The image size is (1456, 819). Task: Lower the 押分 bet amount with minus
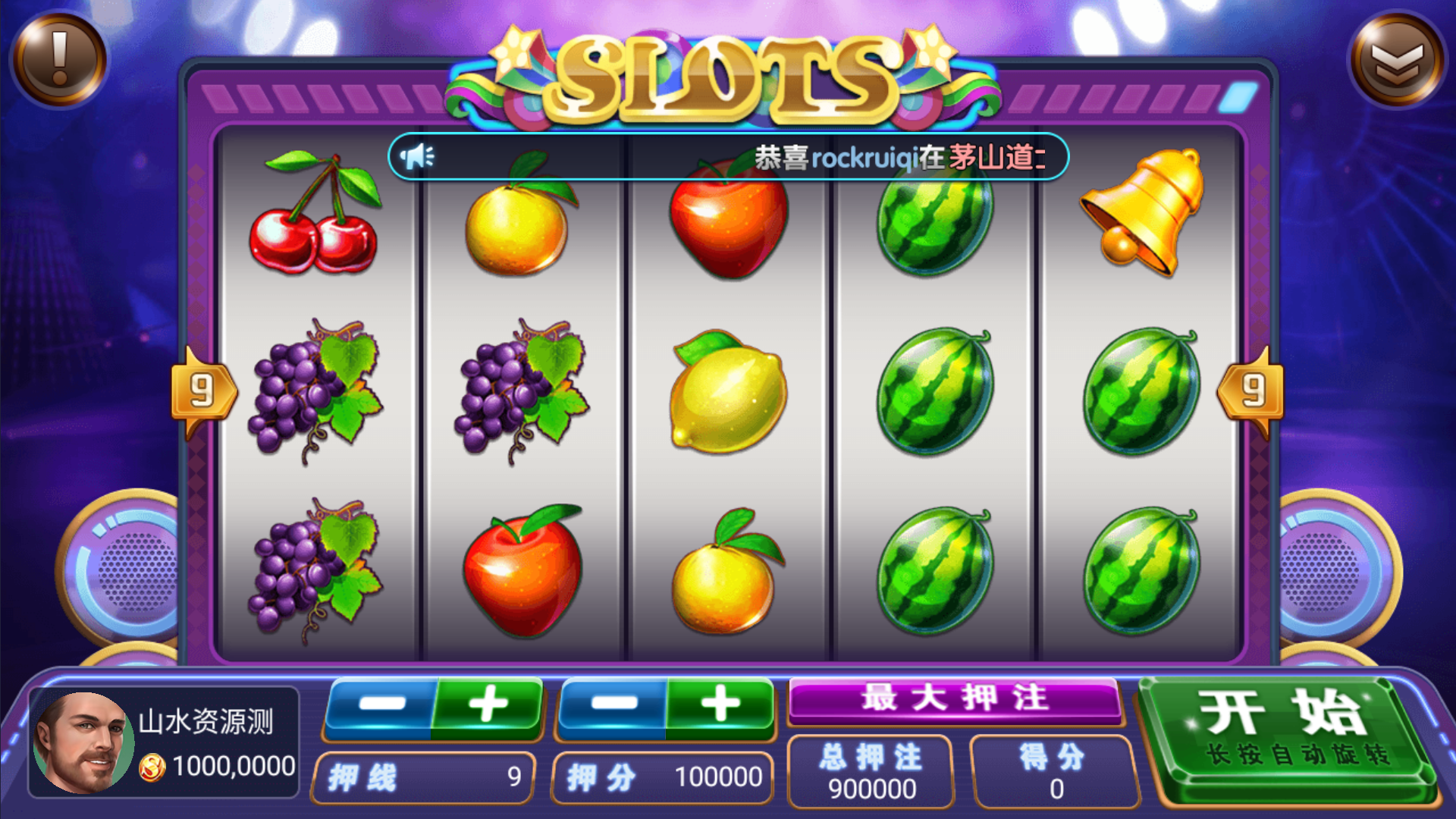tap(613, 705)
